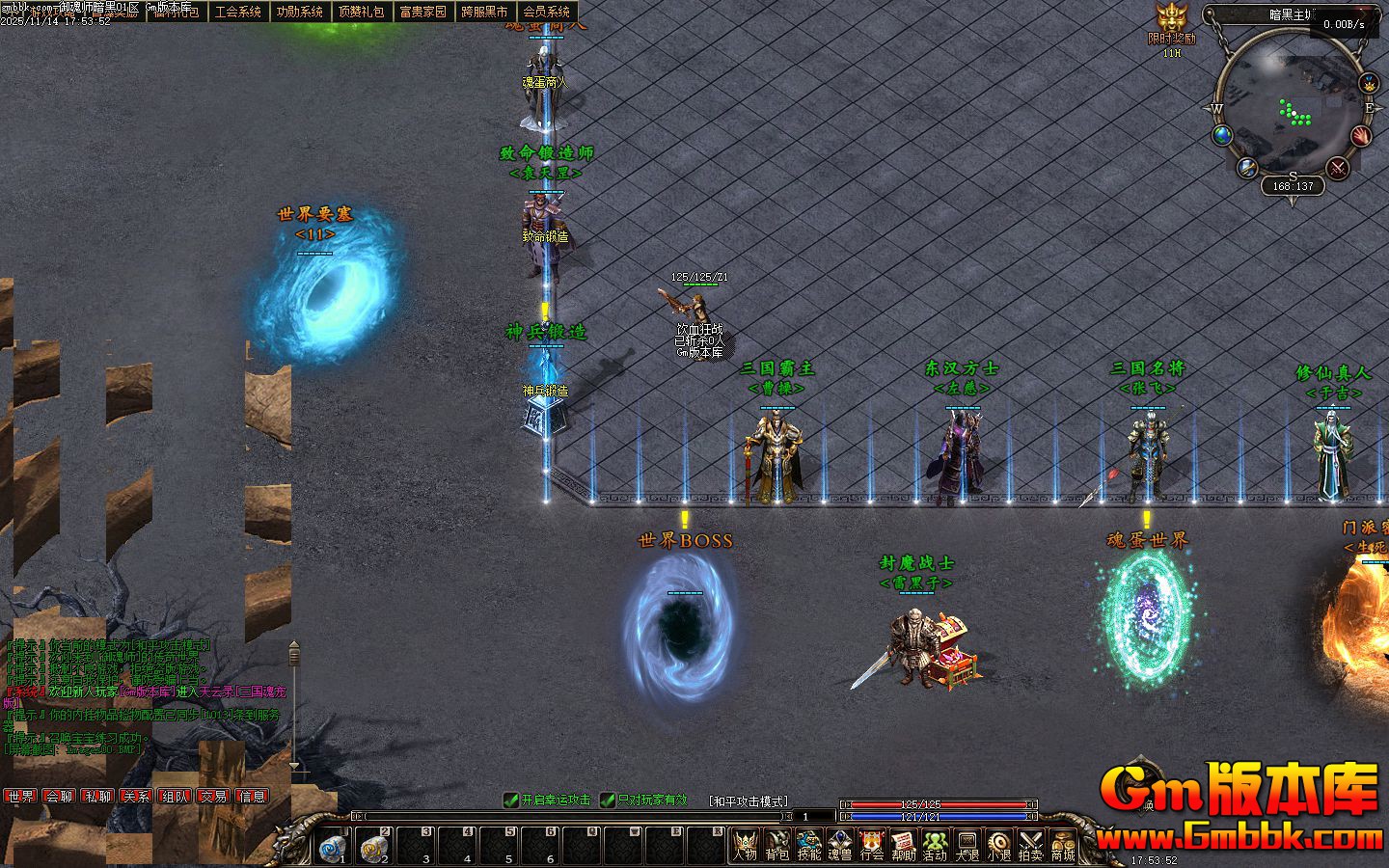Use the blue scroll in hotbar slot 1

coord(334,846)
